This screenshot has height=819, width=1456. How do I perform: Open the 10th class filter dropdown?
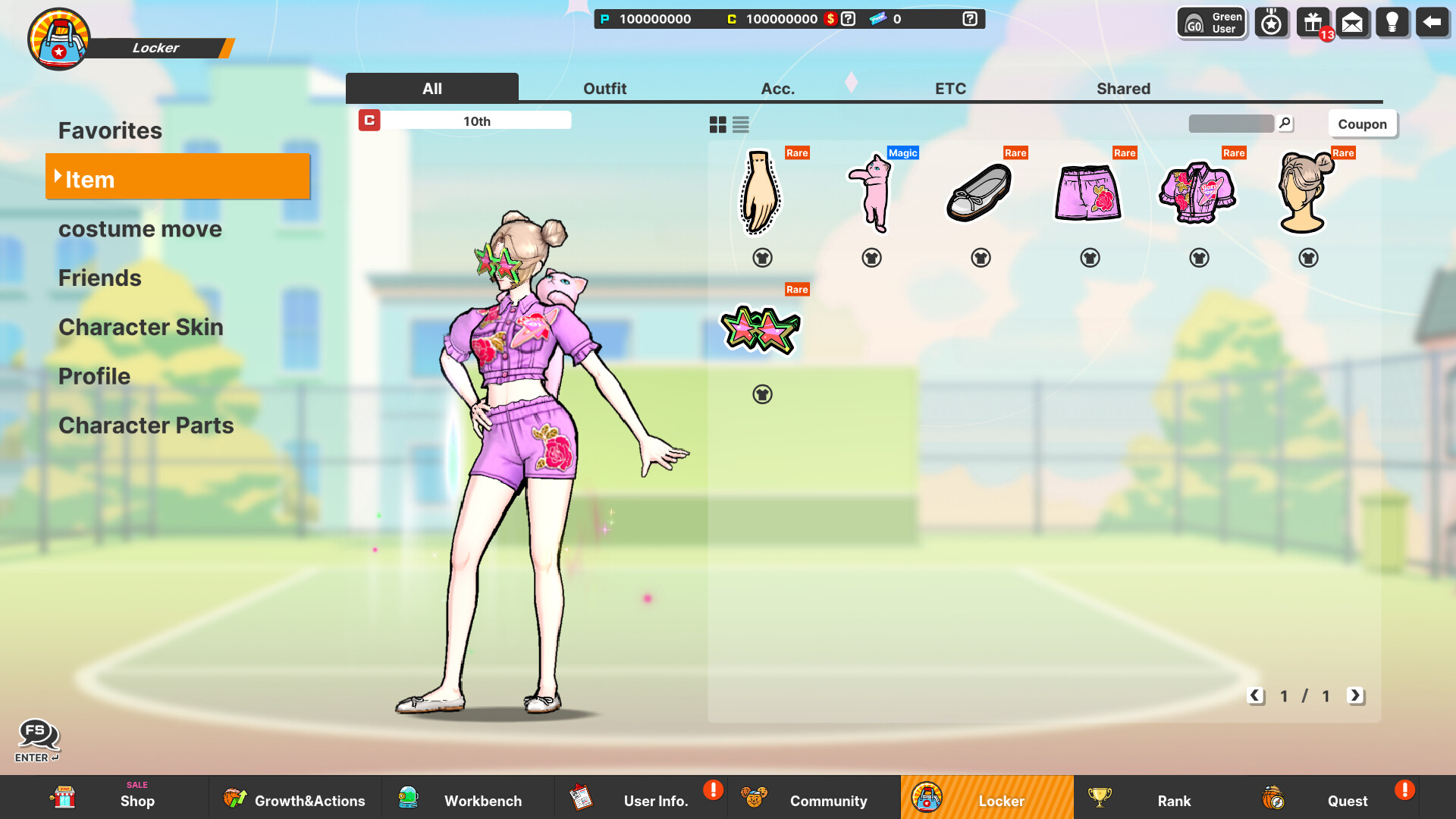pyautogui.click(x=476, y=121)
